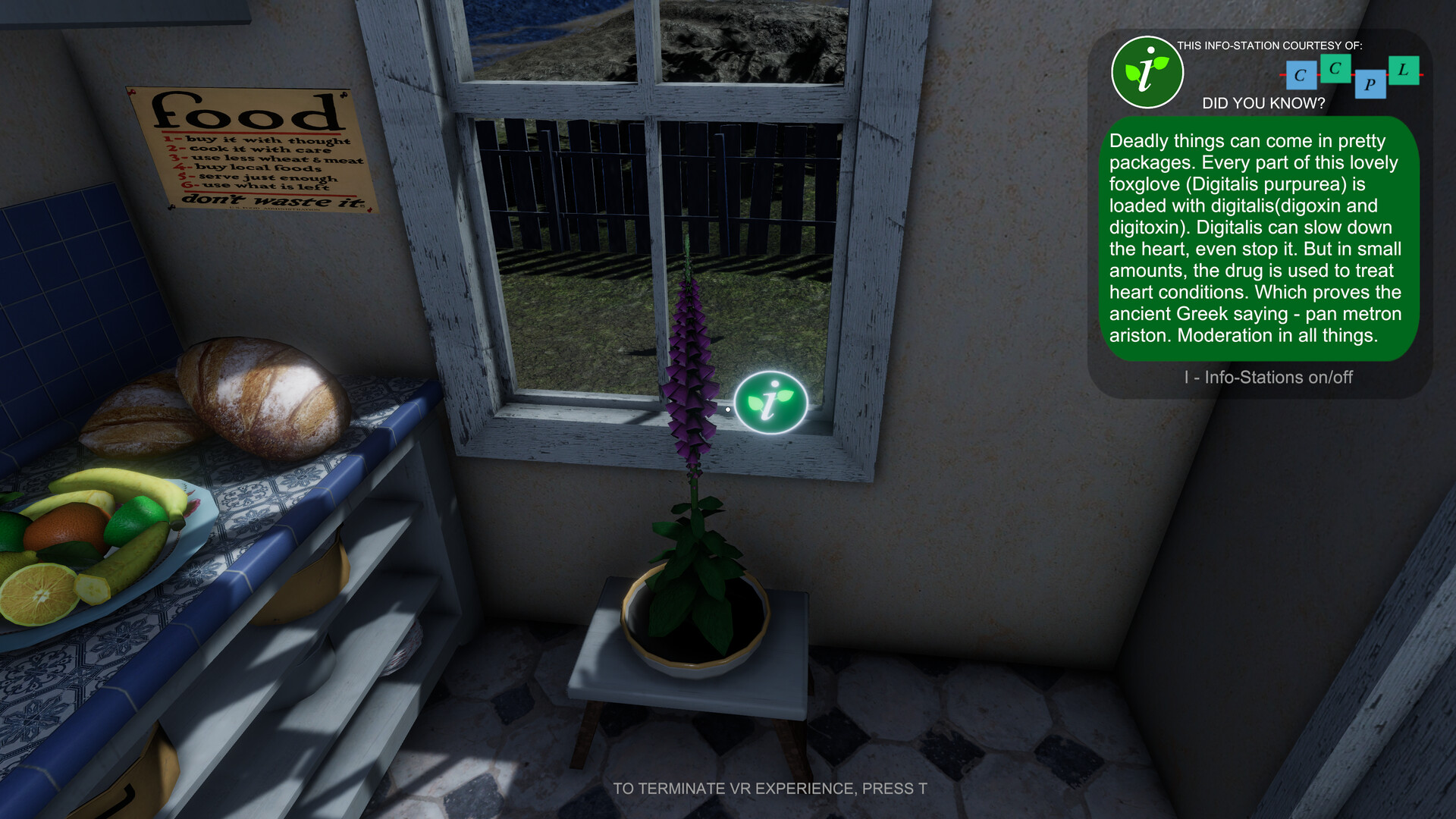Toggle Info-Stations on/off
The height and width of the screenshot is (819, 1456).
tap(1269, 377)
